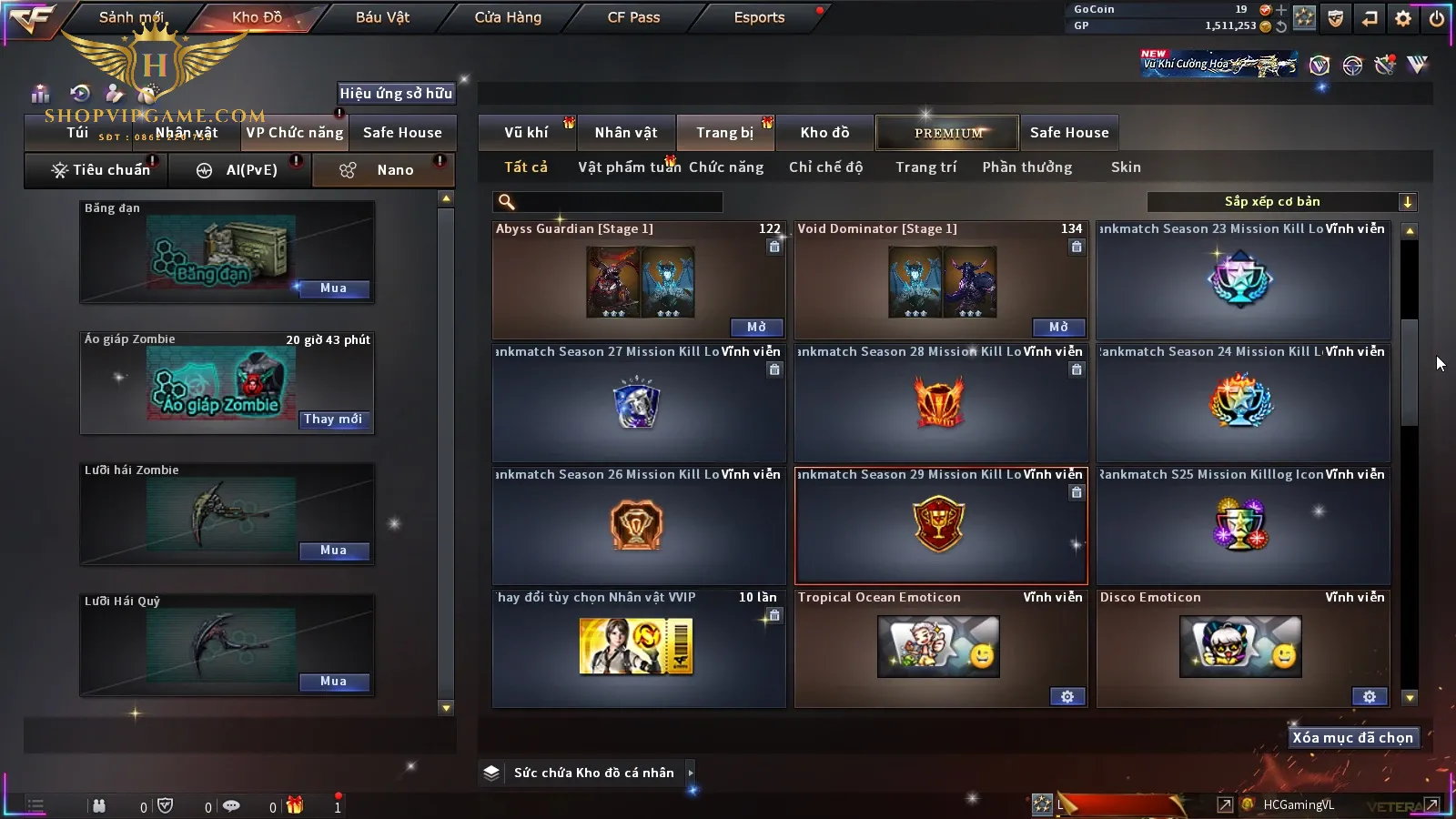Buy the Băng đạn item
This screenshot has width=1456, height=819.
click(333, 288)
